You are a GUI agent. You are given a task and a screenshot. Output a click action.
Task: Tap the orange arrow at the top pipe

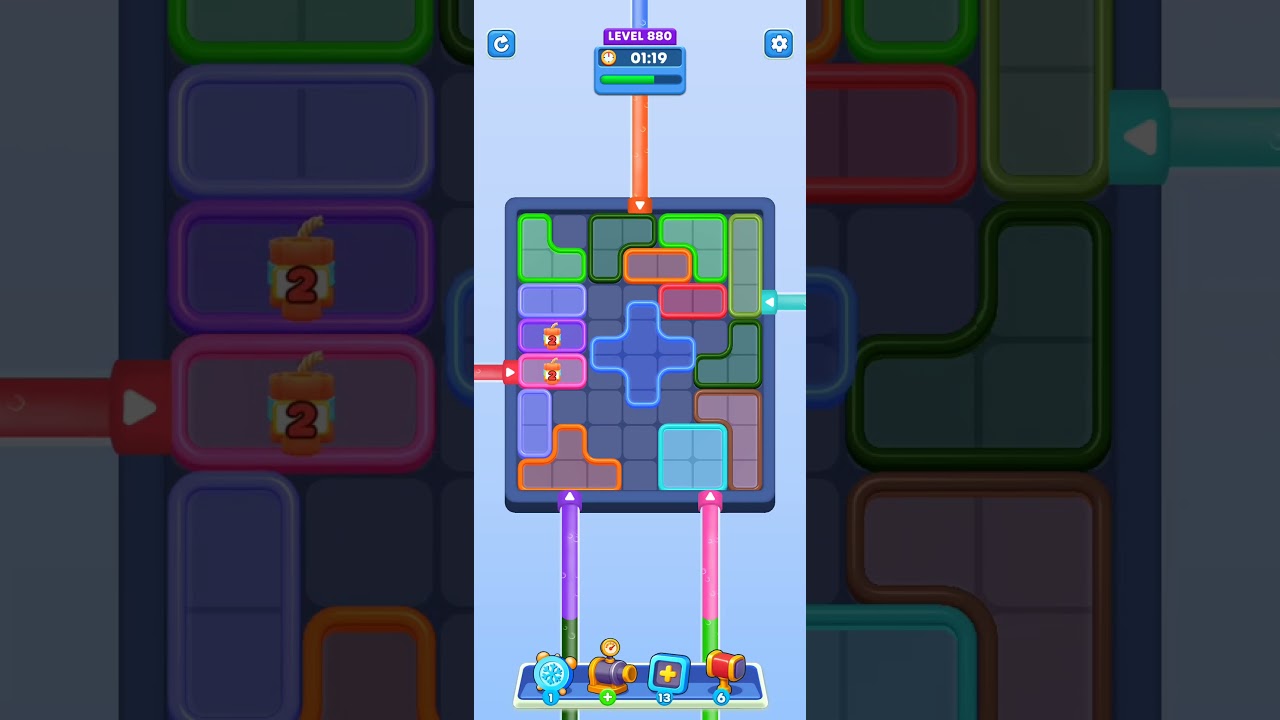tap(639, 204)
